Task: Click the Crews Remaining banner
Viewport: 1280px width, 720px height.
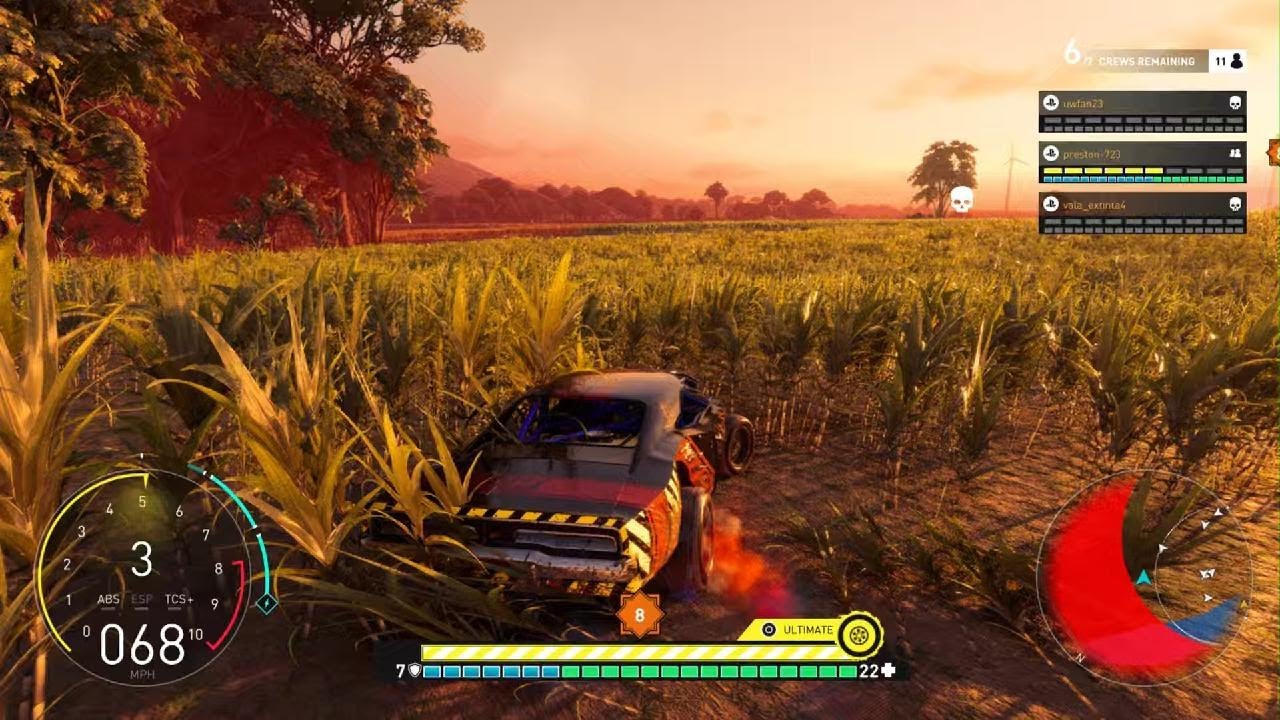Action: pos(1146,61)
